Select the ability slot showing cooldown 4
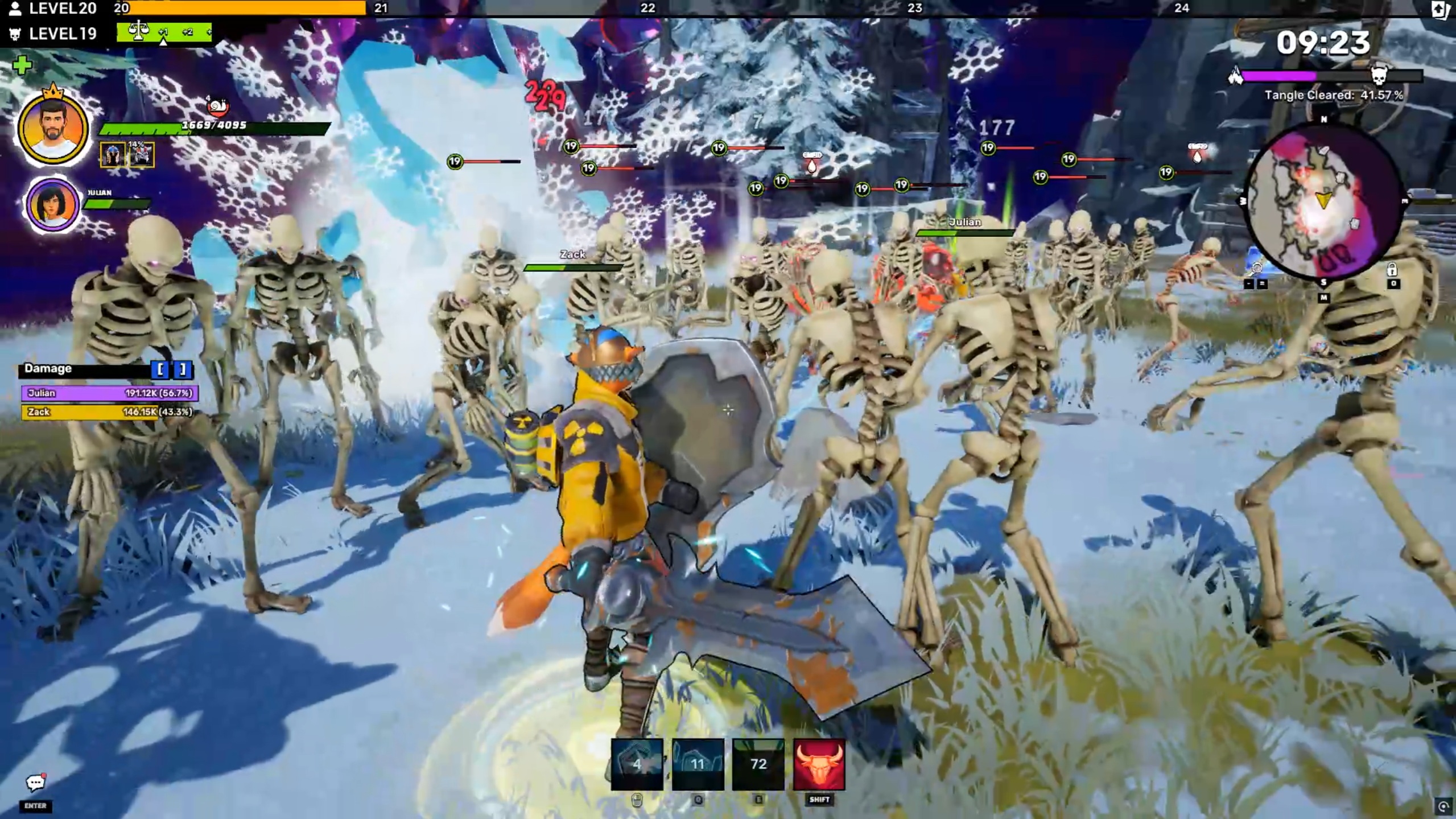1456x819 pixels. [637, 764]
